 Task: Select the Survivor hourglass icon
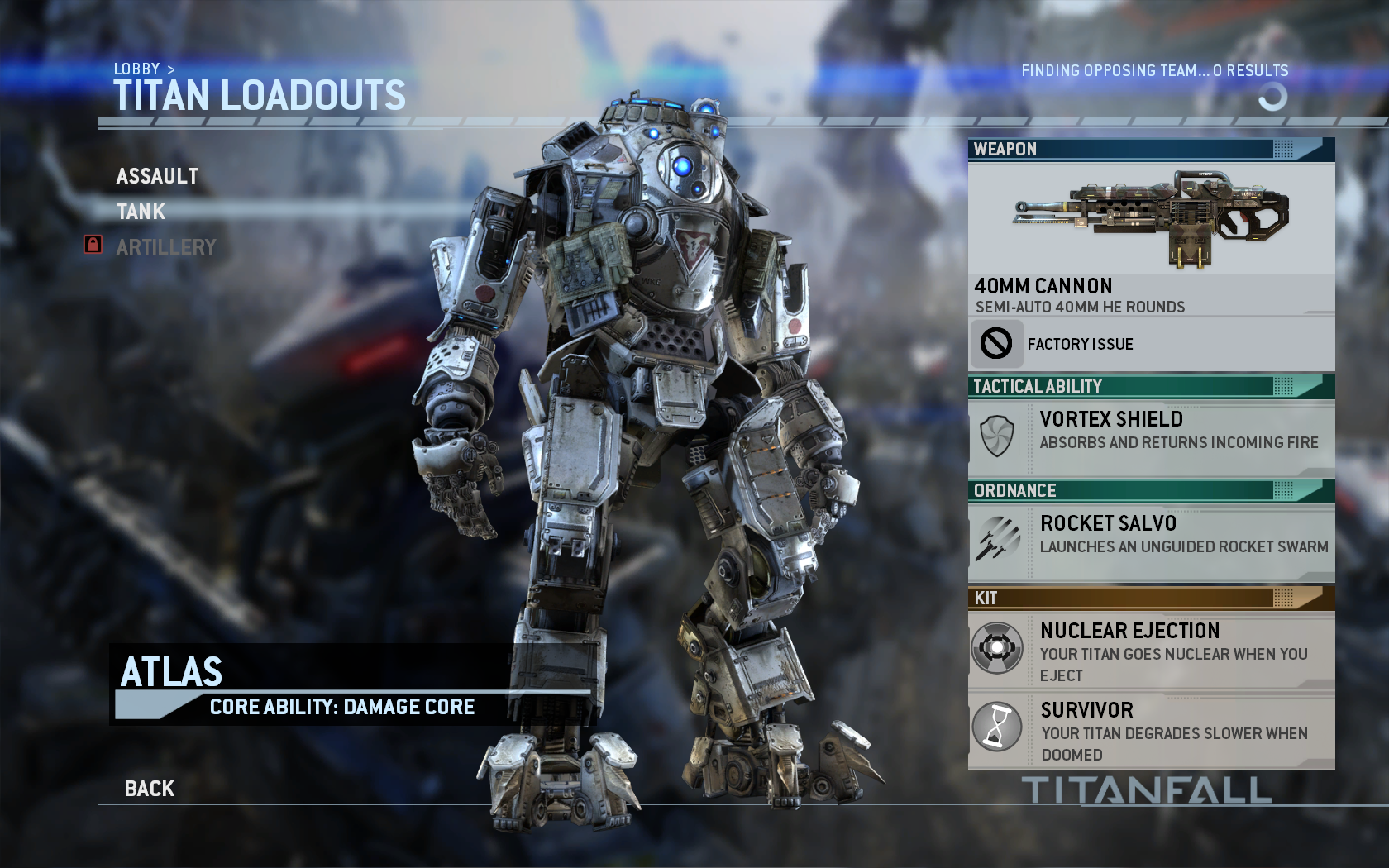click(998, 727)
